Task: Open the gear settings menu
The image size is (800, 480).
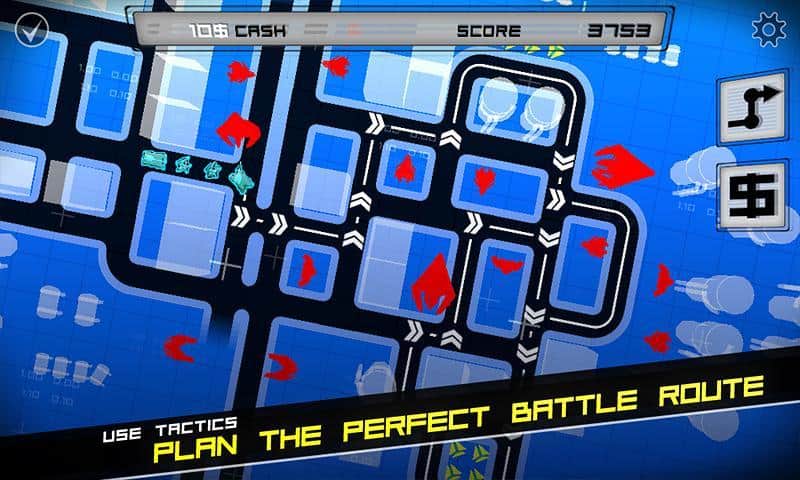Action: [x=769, y=30]
